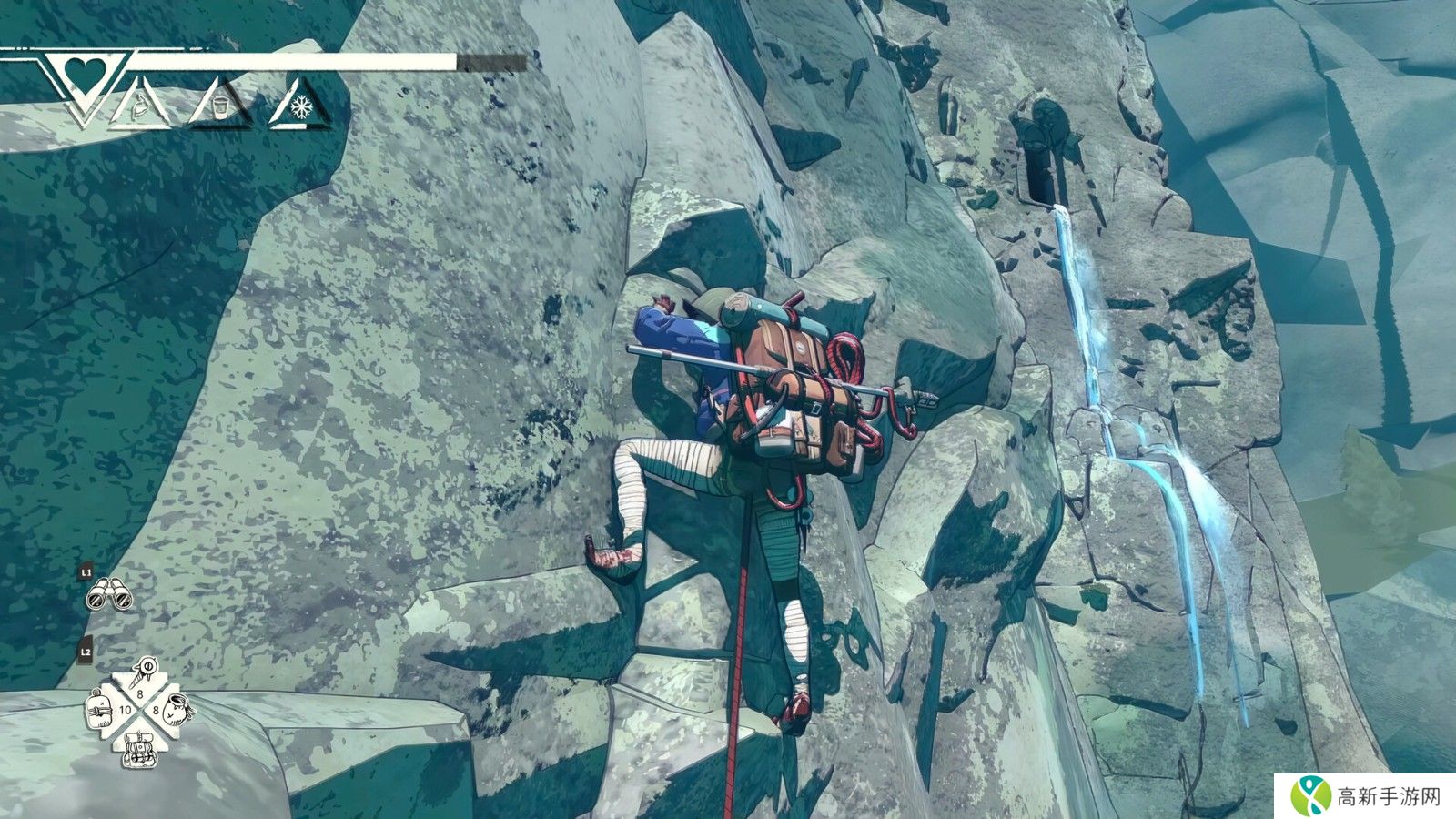Check the thirst cup status triangle
This screenshot has width=1456, height=819.
click(x=219, y=106)
